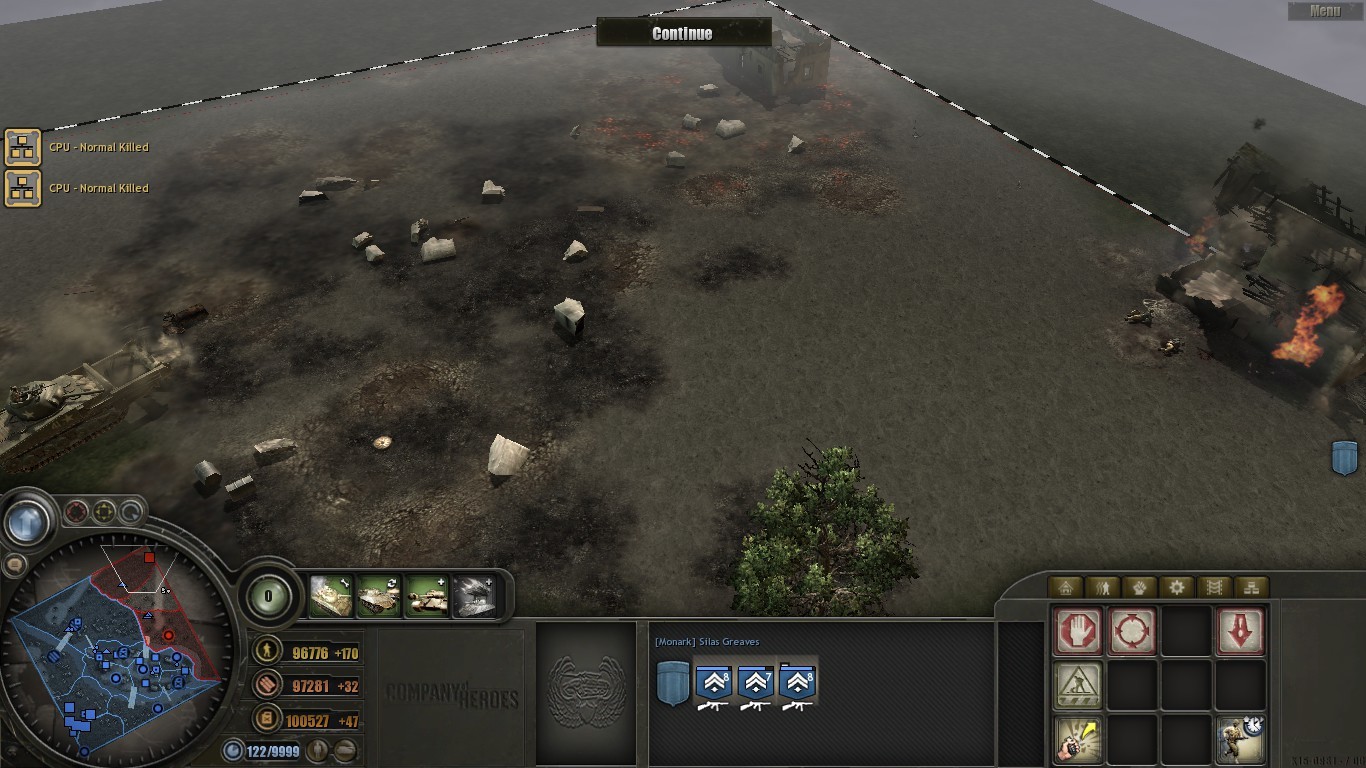Click the manpower resource soldier icon
This screenshot has height=768, width=1366.
(x=266, y=652)
